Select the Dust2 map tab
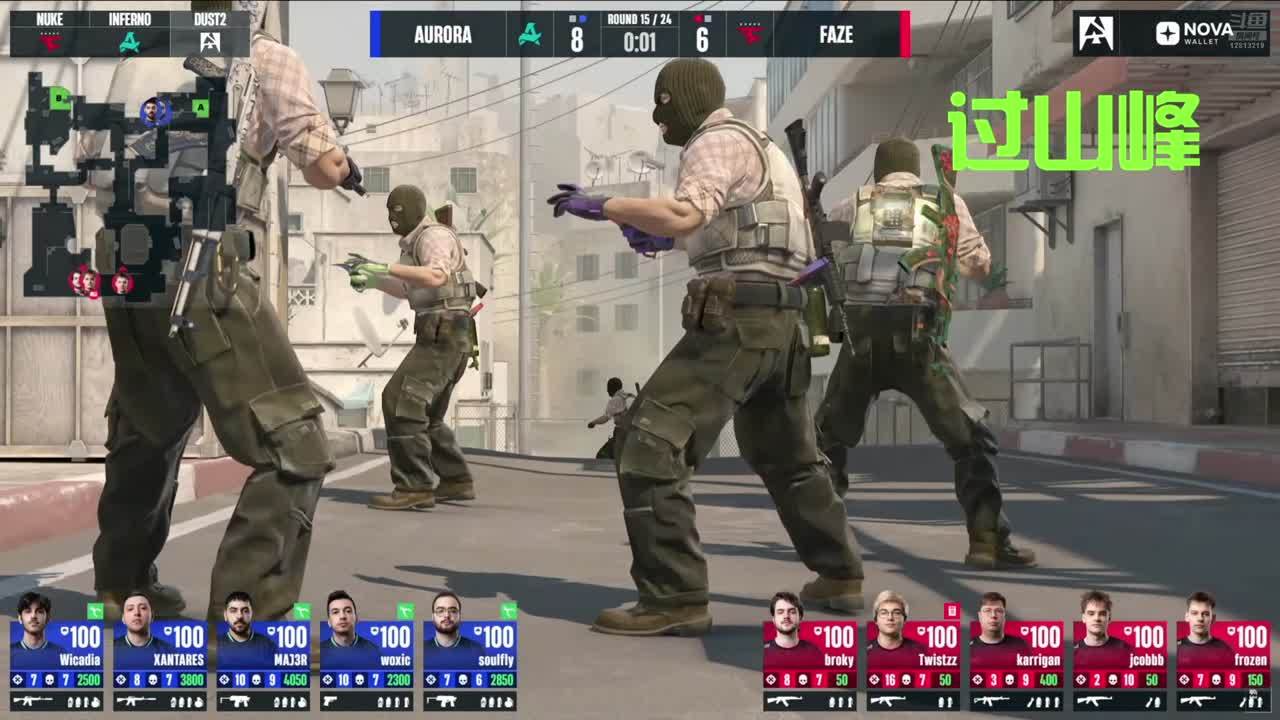The height and width of the screenshot is (720, 1280). coord(209,33)
